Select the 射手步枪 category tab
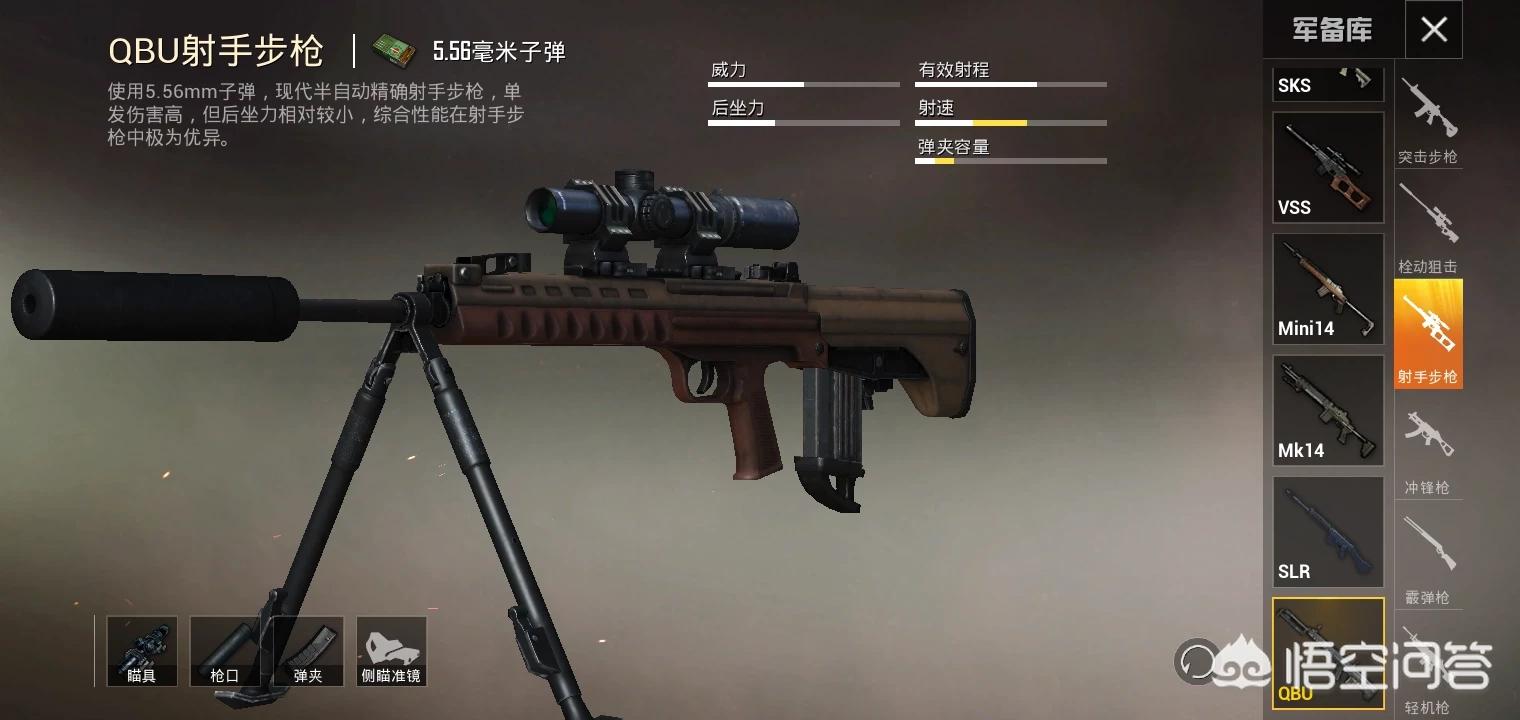Screen dimensions: 1520x720 pos(1428,335)
